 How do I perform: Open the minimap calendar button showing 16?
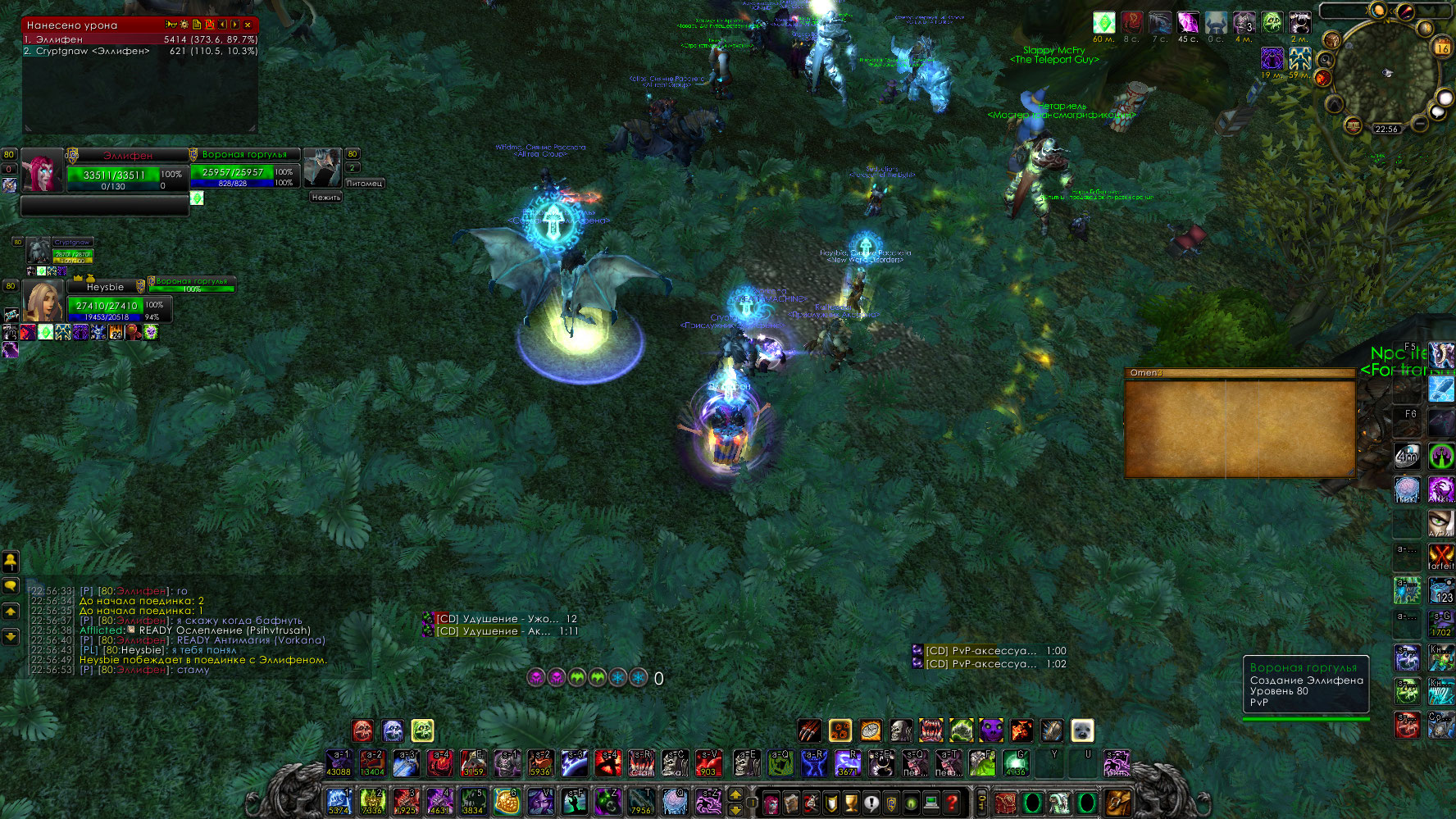1441,48
